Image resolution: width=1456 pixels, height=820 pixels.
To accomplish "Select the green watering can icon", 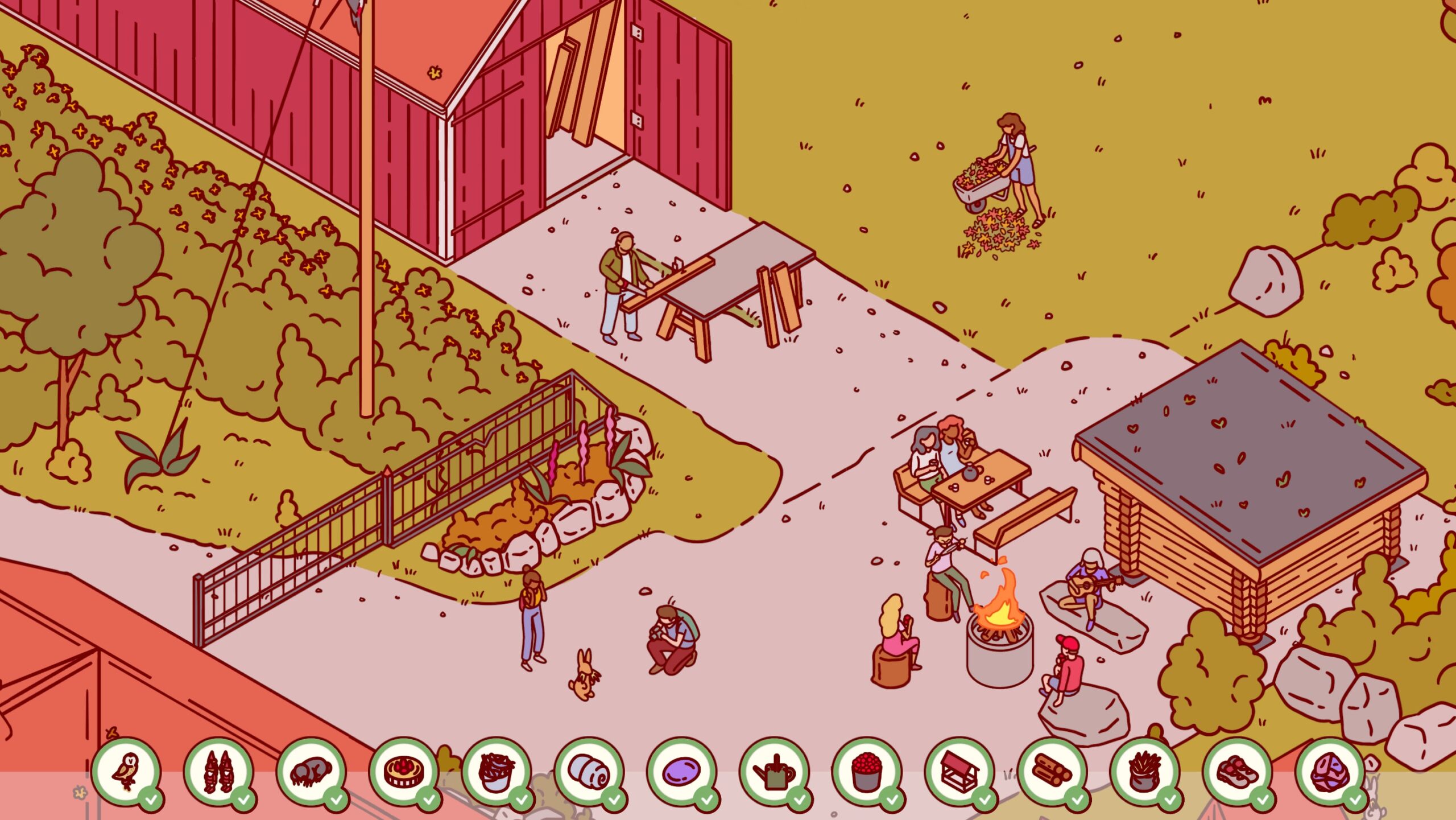I will tap(774, 772).
